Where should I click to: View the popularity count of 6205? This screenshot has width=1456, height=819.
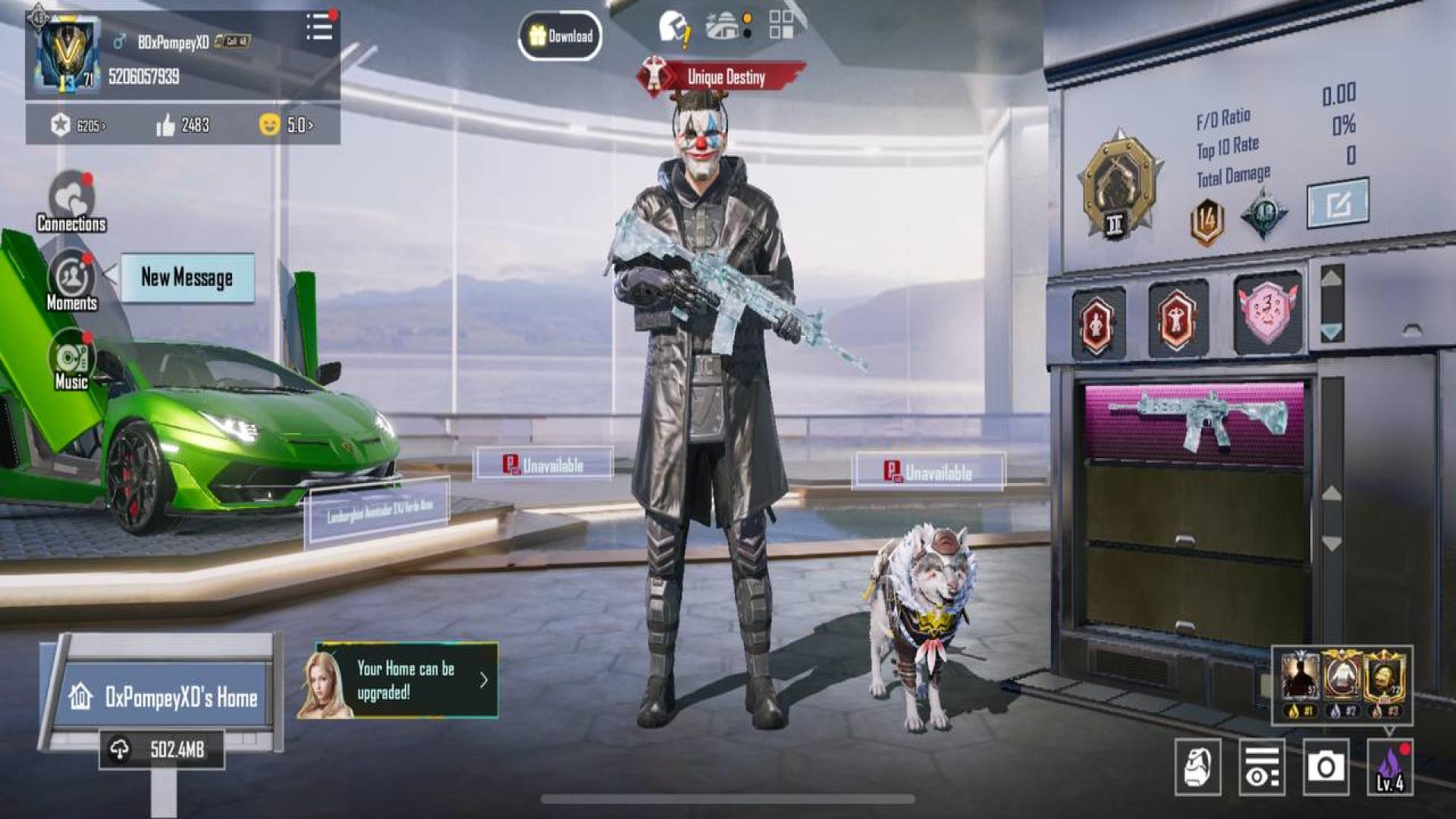coord(78,125)
